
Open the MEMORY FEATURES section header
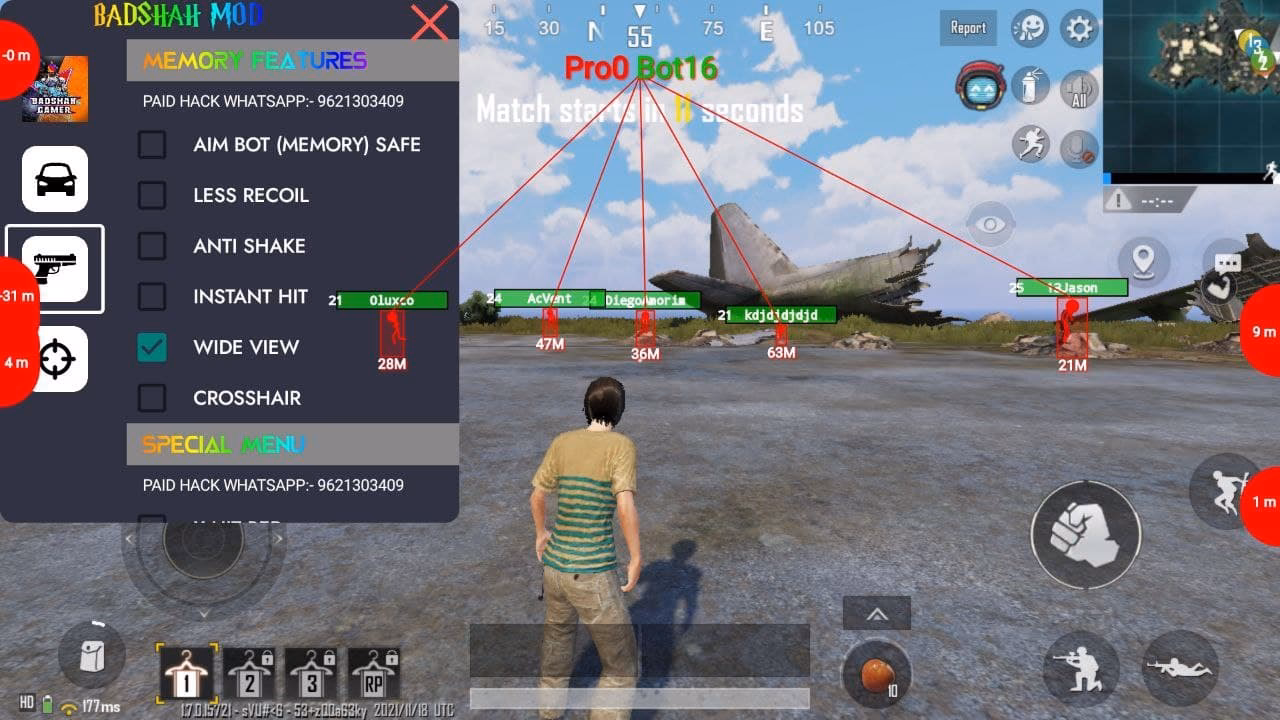(x=291, y=61)
